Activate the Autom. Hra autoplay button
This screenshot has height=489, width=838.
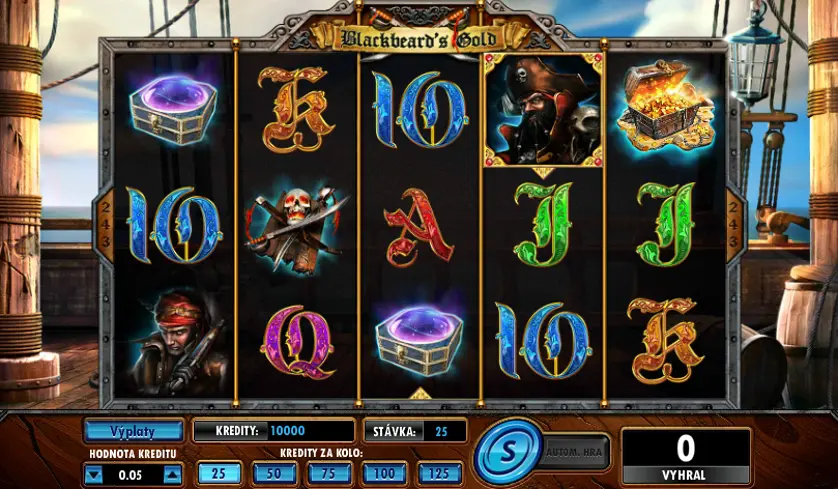click(x=575, y=452)
